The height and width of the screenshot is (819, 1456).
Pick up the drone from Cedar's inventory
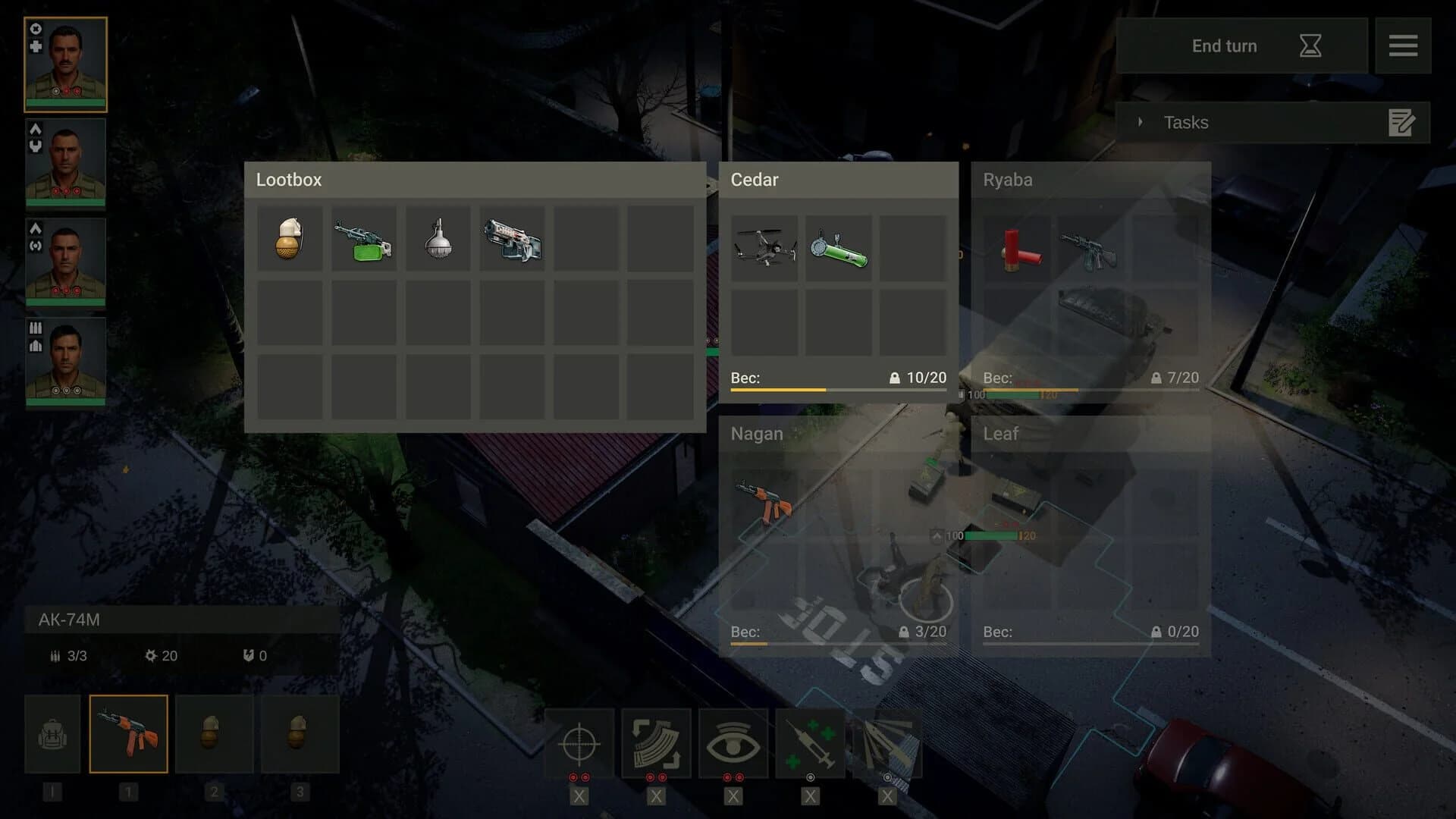(x=765, y=246)
